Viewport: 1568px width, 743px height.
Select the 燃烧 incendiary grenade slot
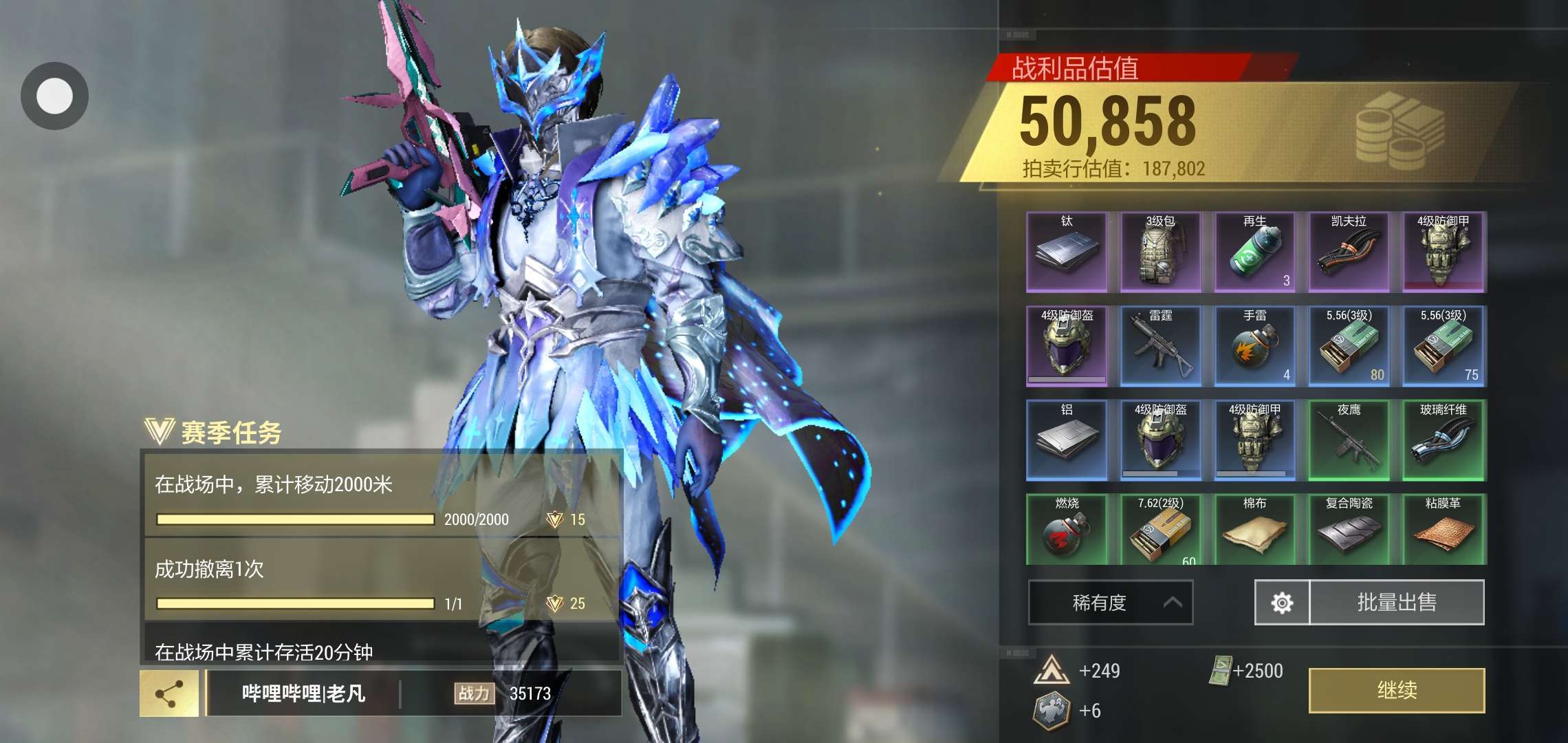(1067, 530)
